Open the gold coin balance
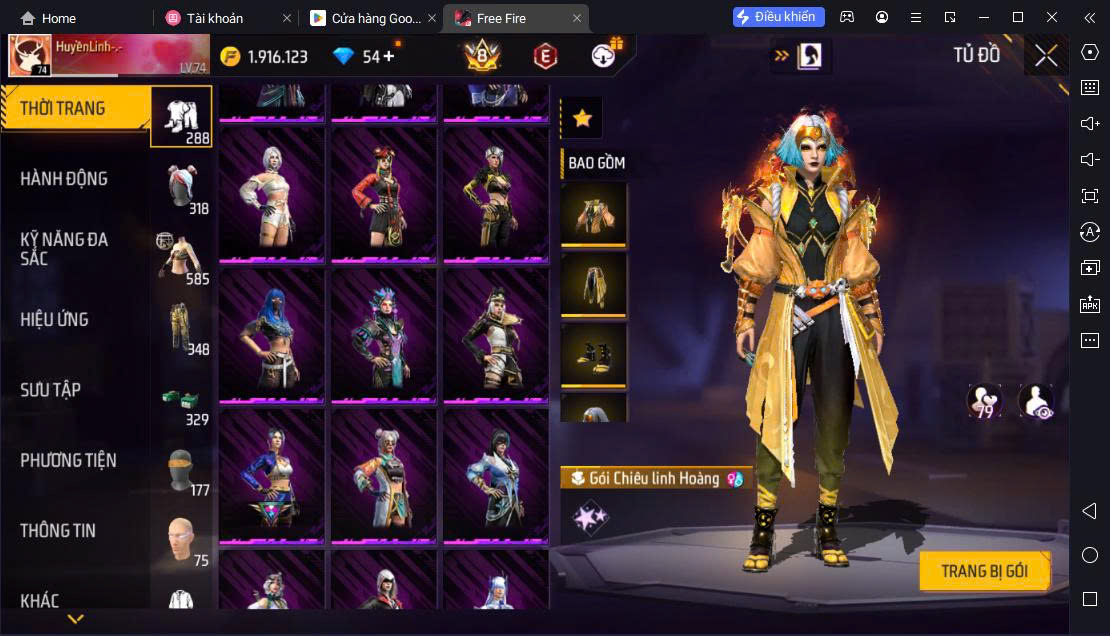 264,57
